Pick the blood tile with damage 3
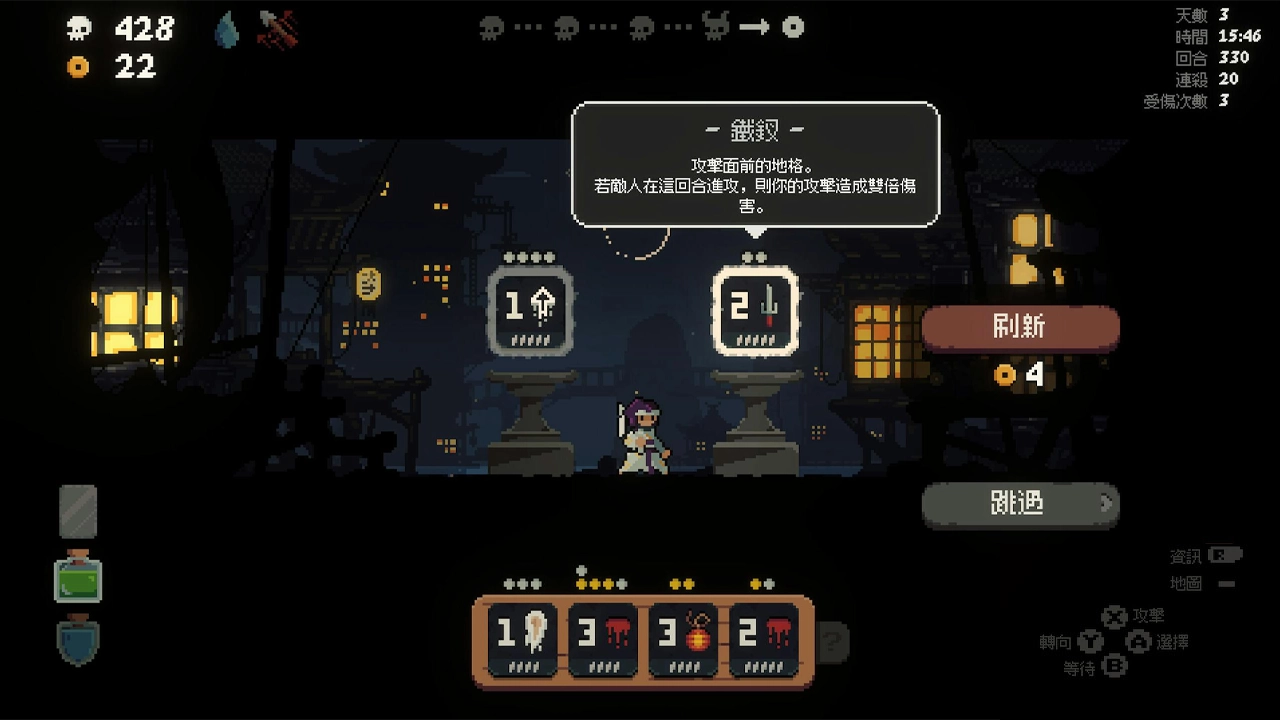The height and width of the screenshot is (720, 1280). (603, 637)
